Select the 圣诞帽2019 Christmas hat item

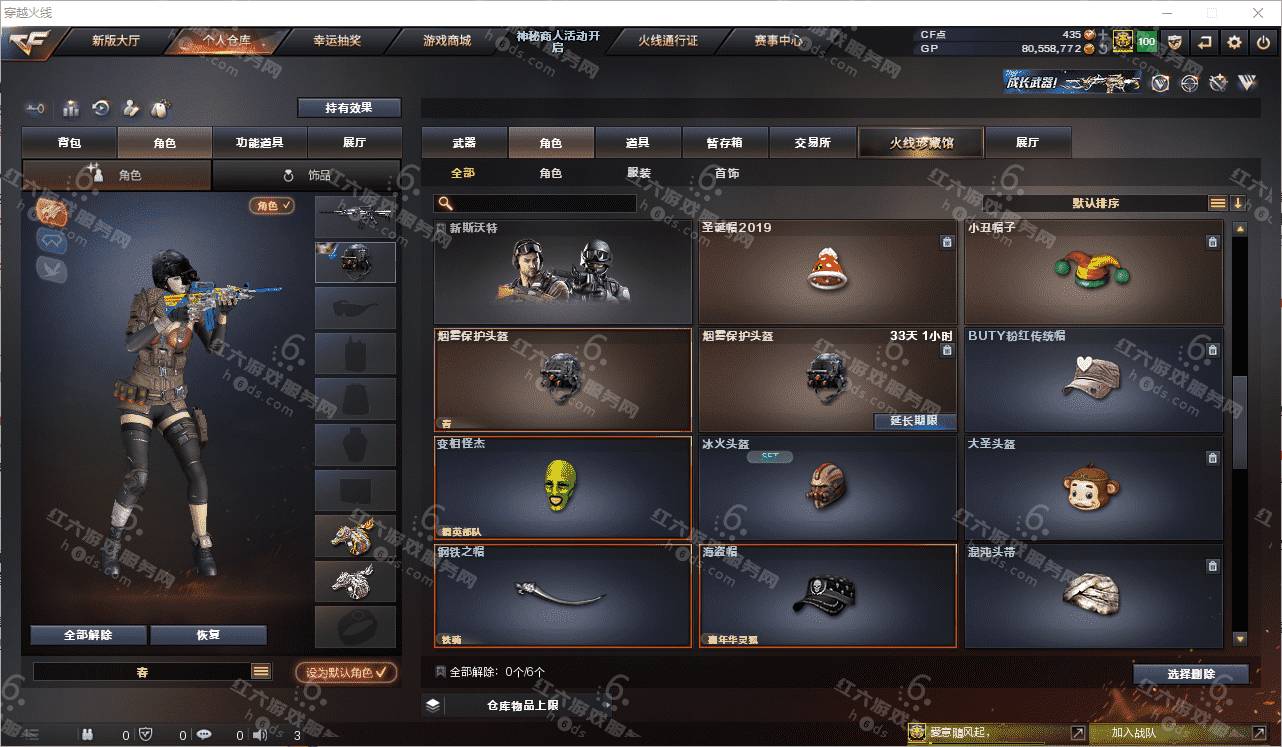[826, 272]
